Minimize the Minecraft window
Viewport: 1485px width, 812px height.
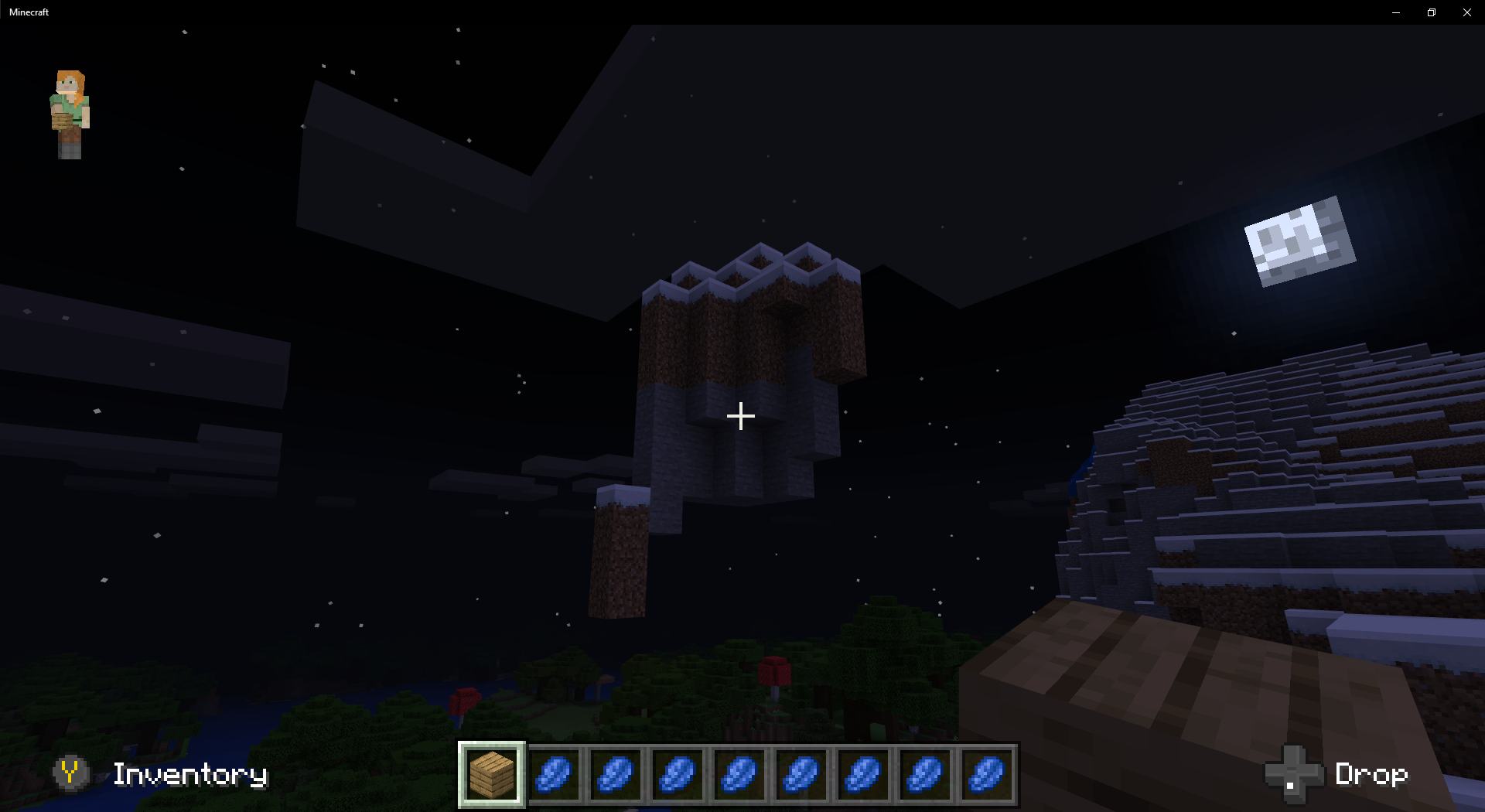(1396, 12)
